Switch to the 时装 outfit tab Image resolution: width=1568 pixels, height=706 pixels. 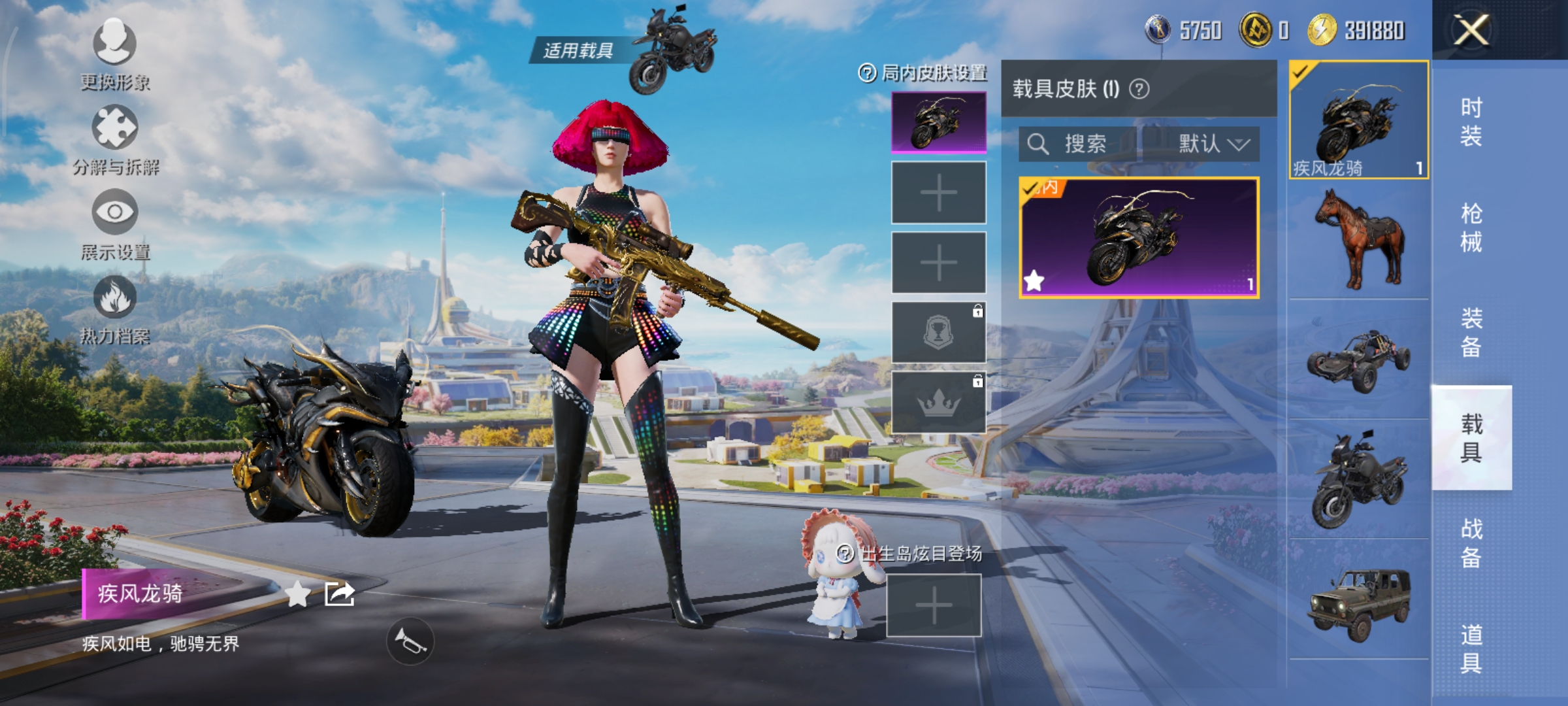coord(1471,122)
